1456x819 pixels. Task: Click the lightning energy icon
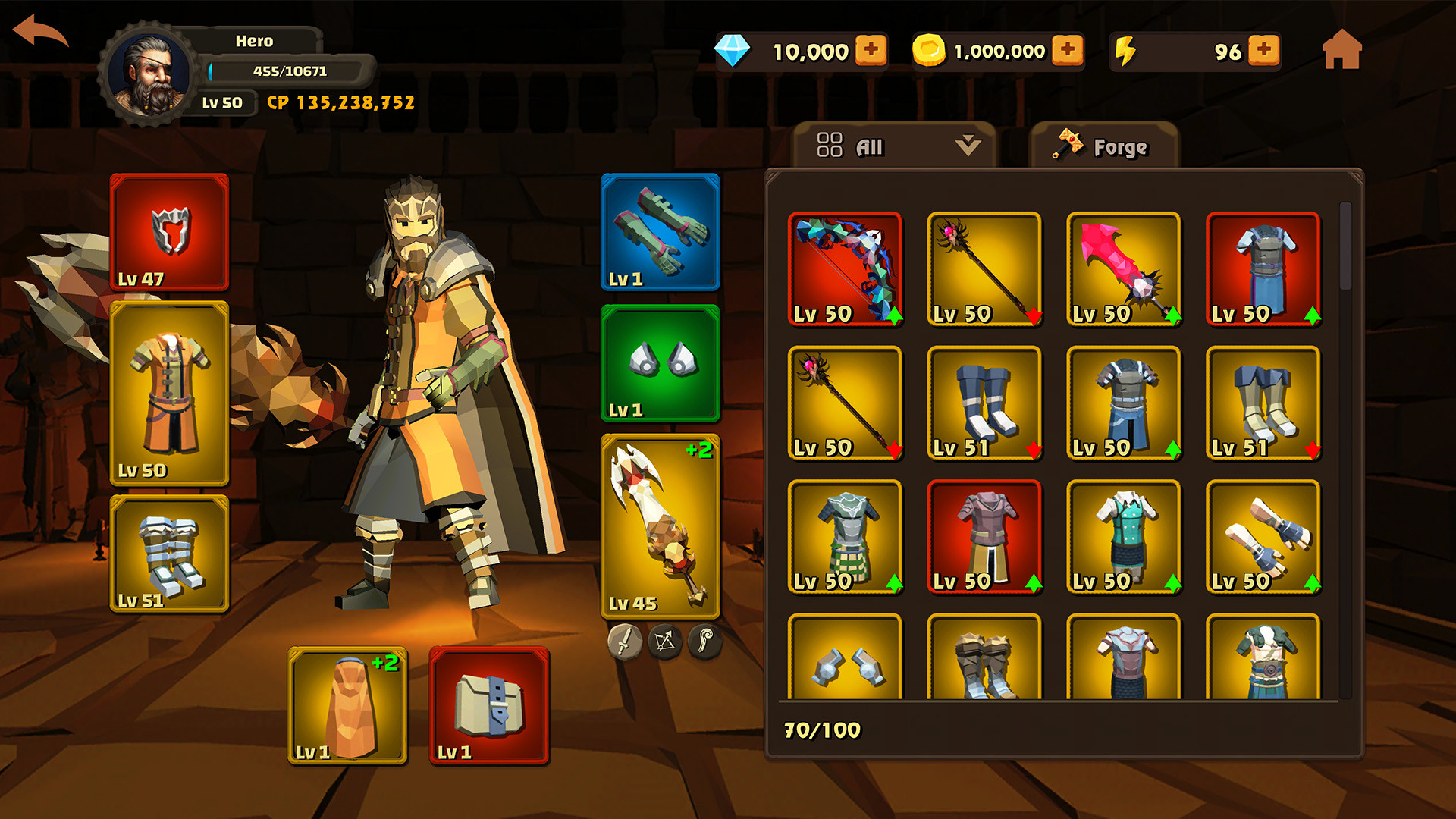pyautogui.click(x=1124, y=51)
